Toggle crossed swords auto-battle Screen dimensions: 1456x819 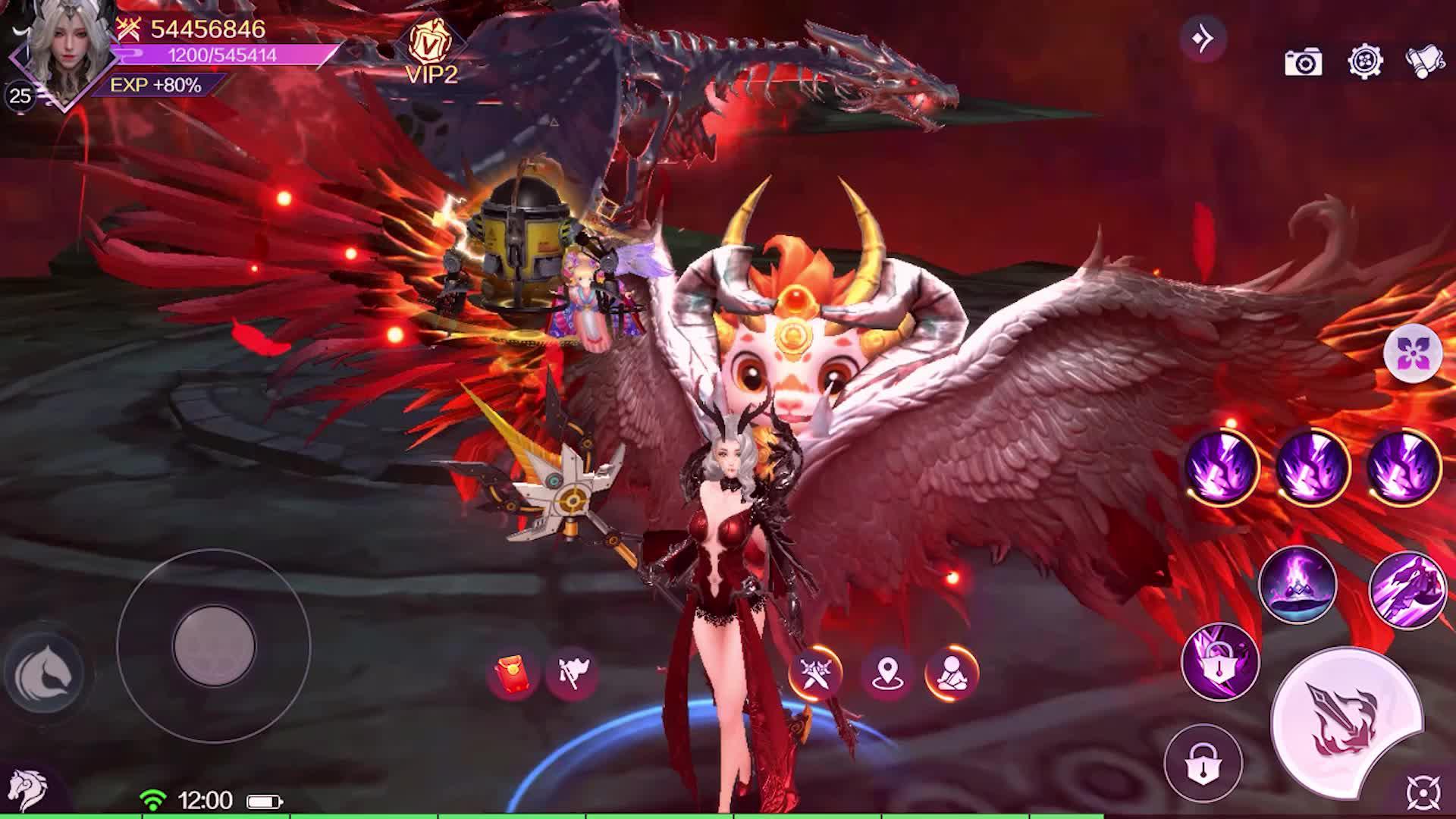[815, 673]
